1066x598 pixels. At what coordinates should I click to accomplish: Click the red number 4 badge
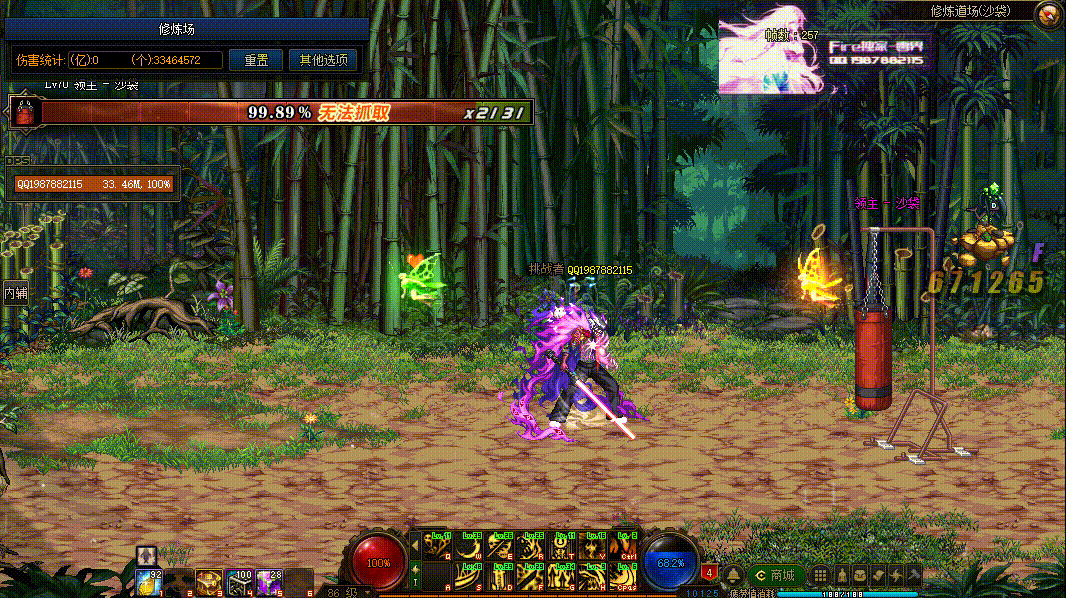(709, 573)
